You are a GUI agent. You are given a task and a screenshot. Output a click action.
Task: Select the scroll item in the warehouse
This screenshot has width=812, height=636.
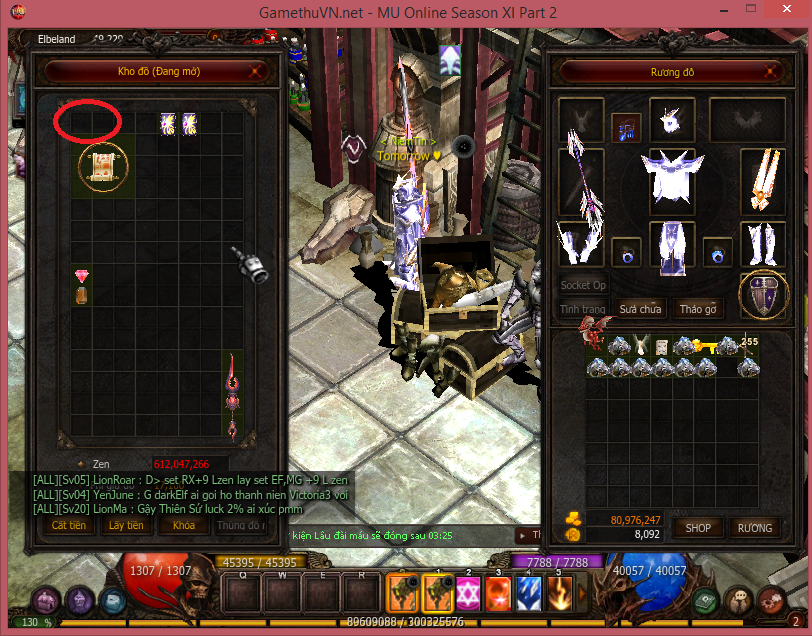click(104, 168)
